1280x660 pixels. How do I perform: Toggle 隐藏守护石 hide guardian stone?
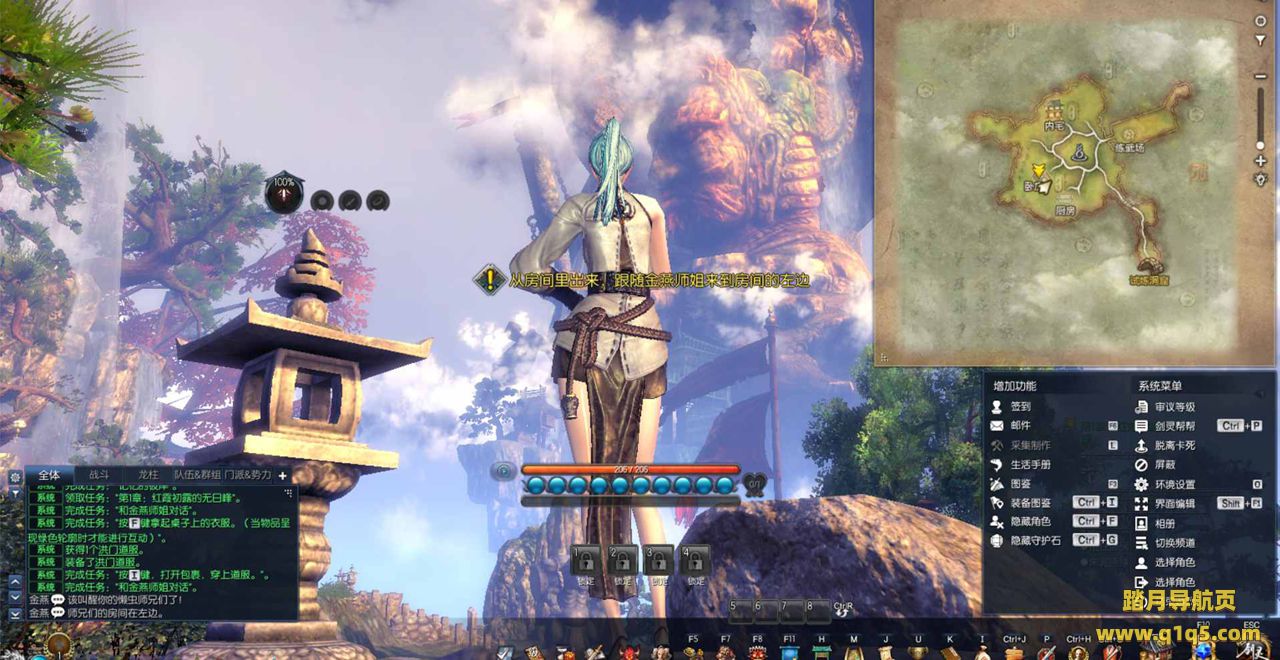1033,541
